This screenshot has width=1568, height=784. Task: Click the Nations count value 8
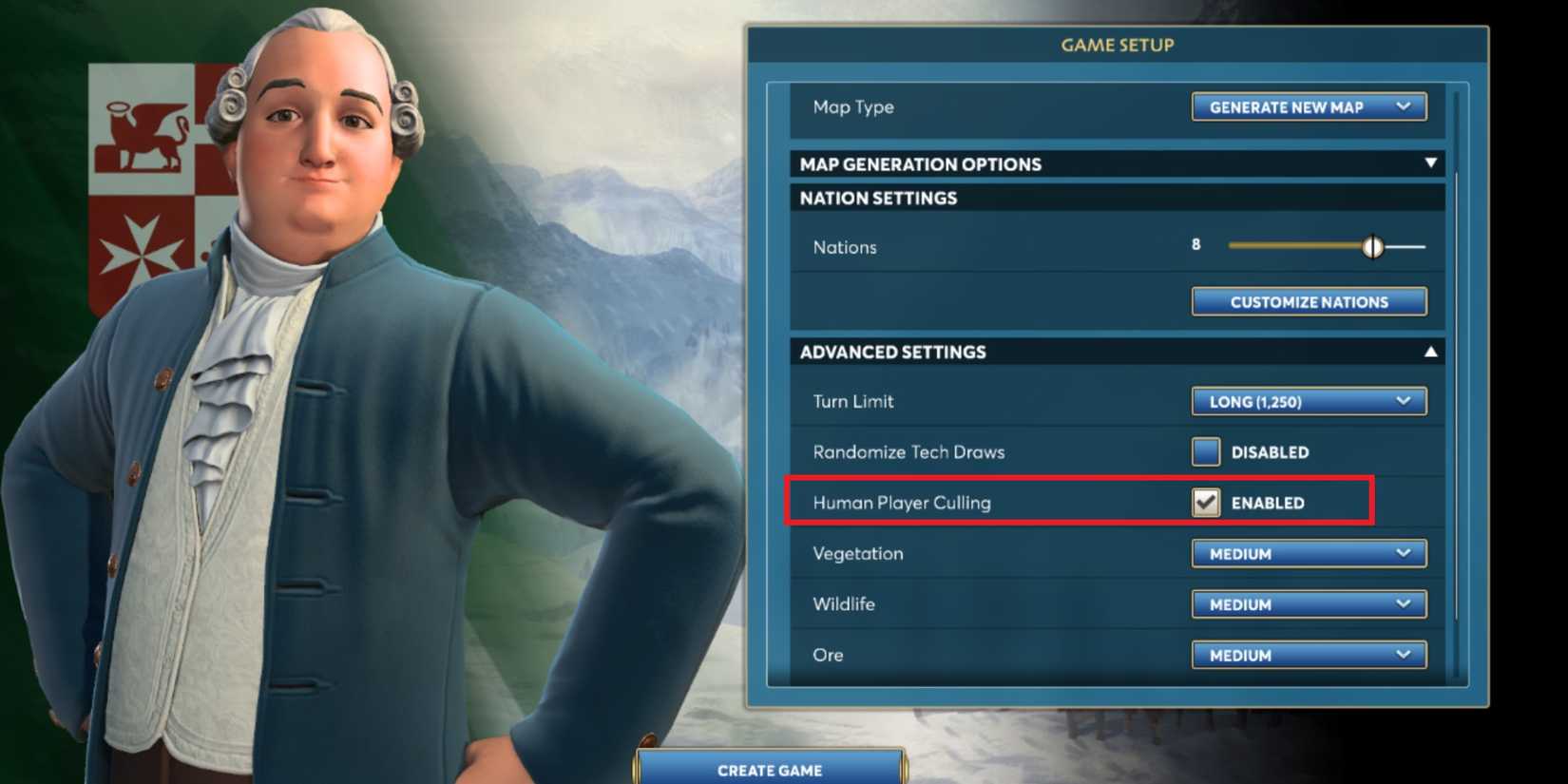click(1195, 244)
